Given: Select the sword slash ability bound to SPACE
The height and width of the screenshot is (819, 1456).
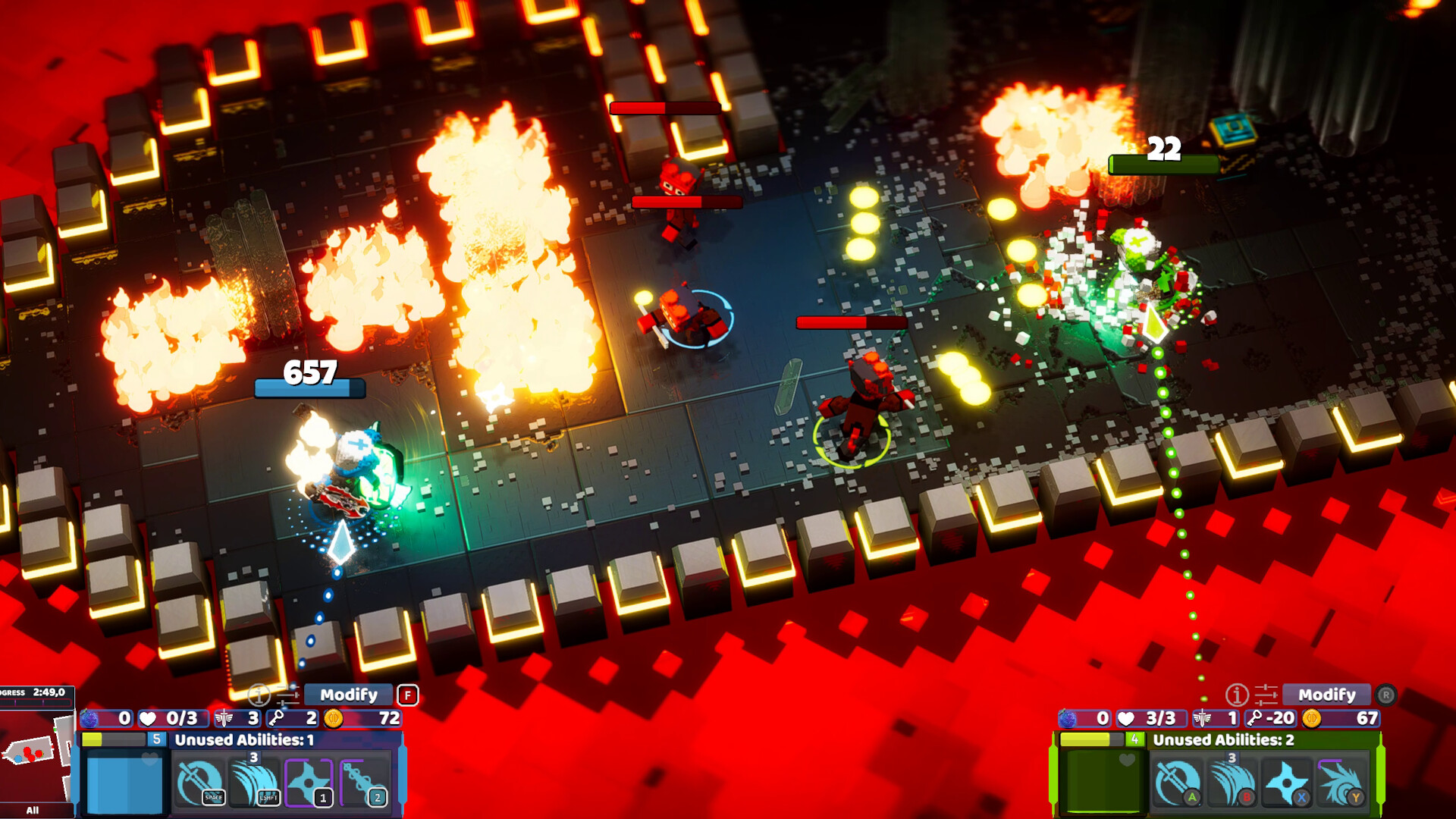Looking at the screenshot, I should click(x=201, y=781).
